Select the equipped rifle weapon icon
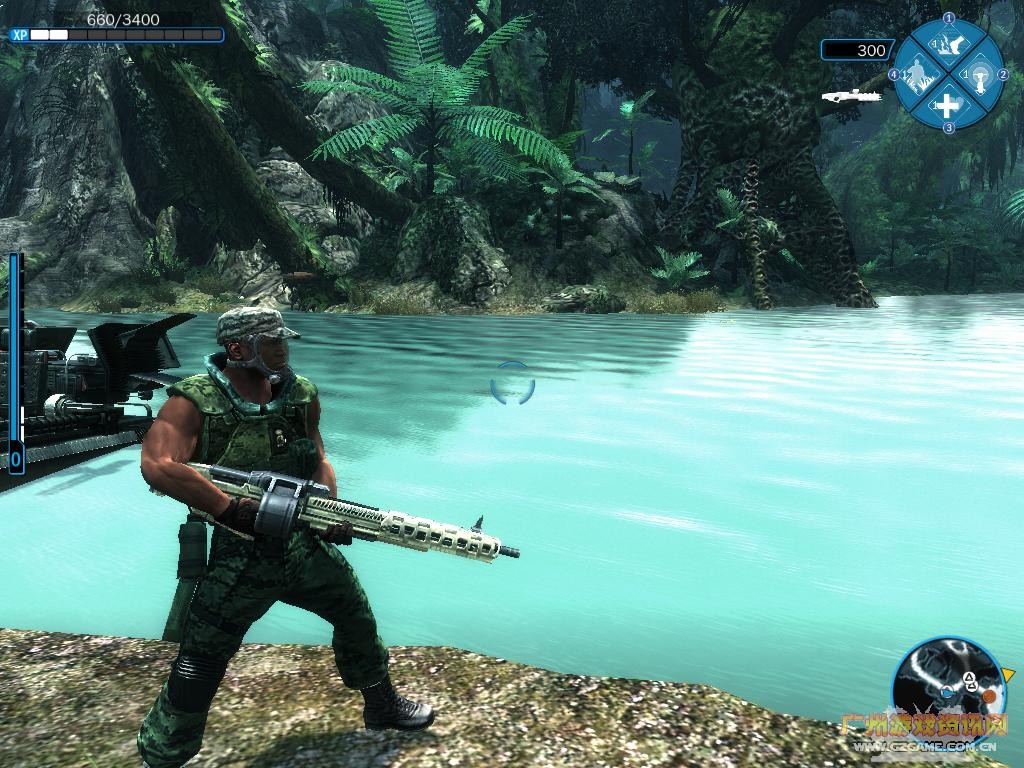The height and width of the screenshot is (768, 1024). click(850, 96)
